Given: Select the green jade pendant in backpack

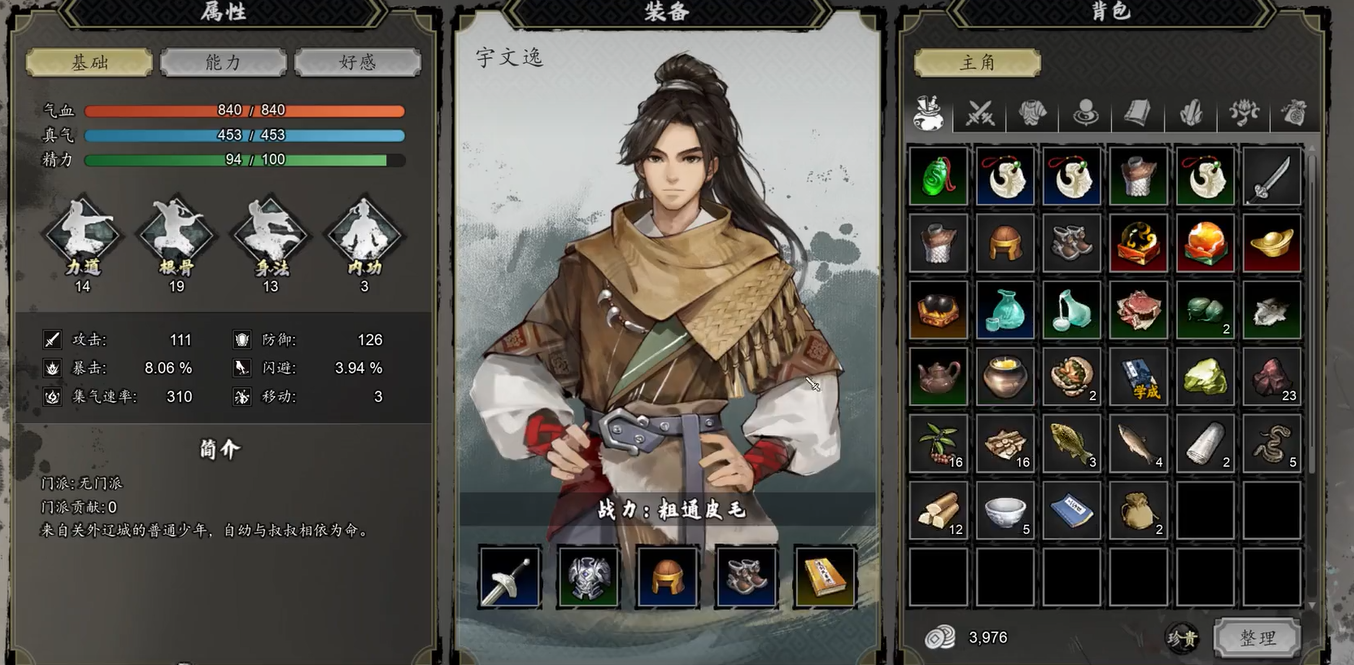Looking at the screenshot, I should click(x=938, y=177).
